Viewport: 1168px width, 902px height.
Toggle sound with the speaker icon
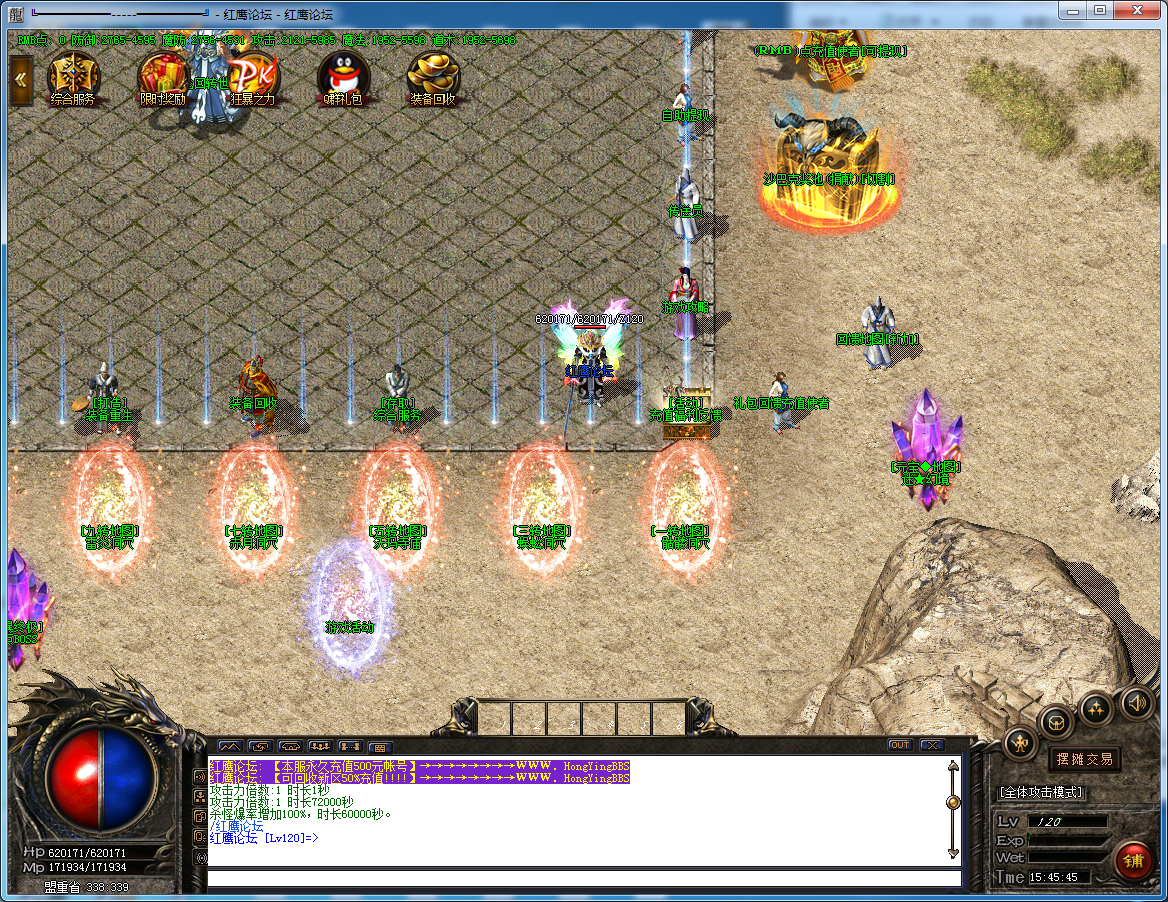1136,702
